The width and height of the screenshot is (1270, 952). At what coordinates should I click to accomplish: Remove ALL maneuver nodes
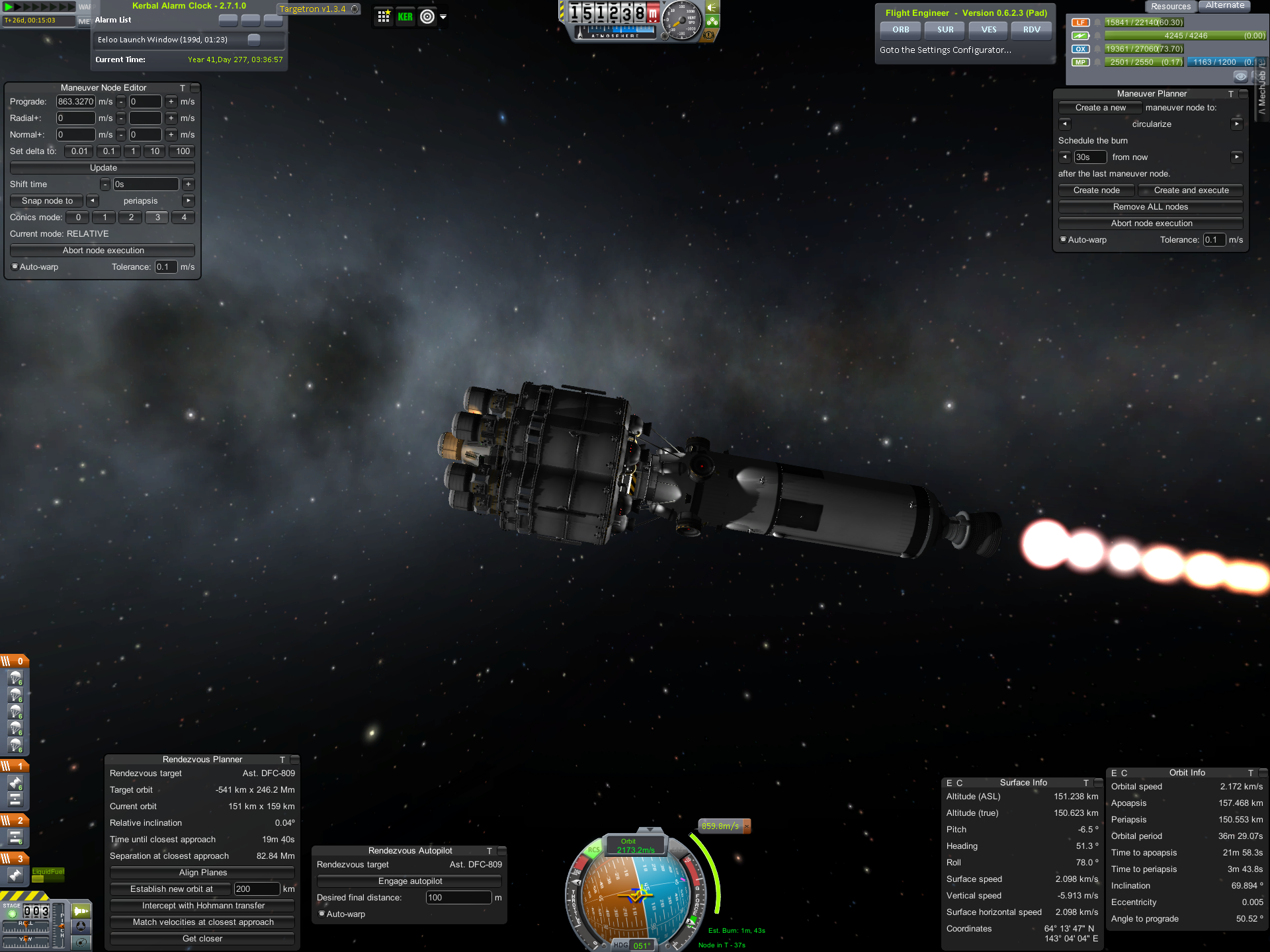[1150, 207]
